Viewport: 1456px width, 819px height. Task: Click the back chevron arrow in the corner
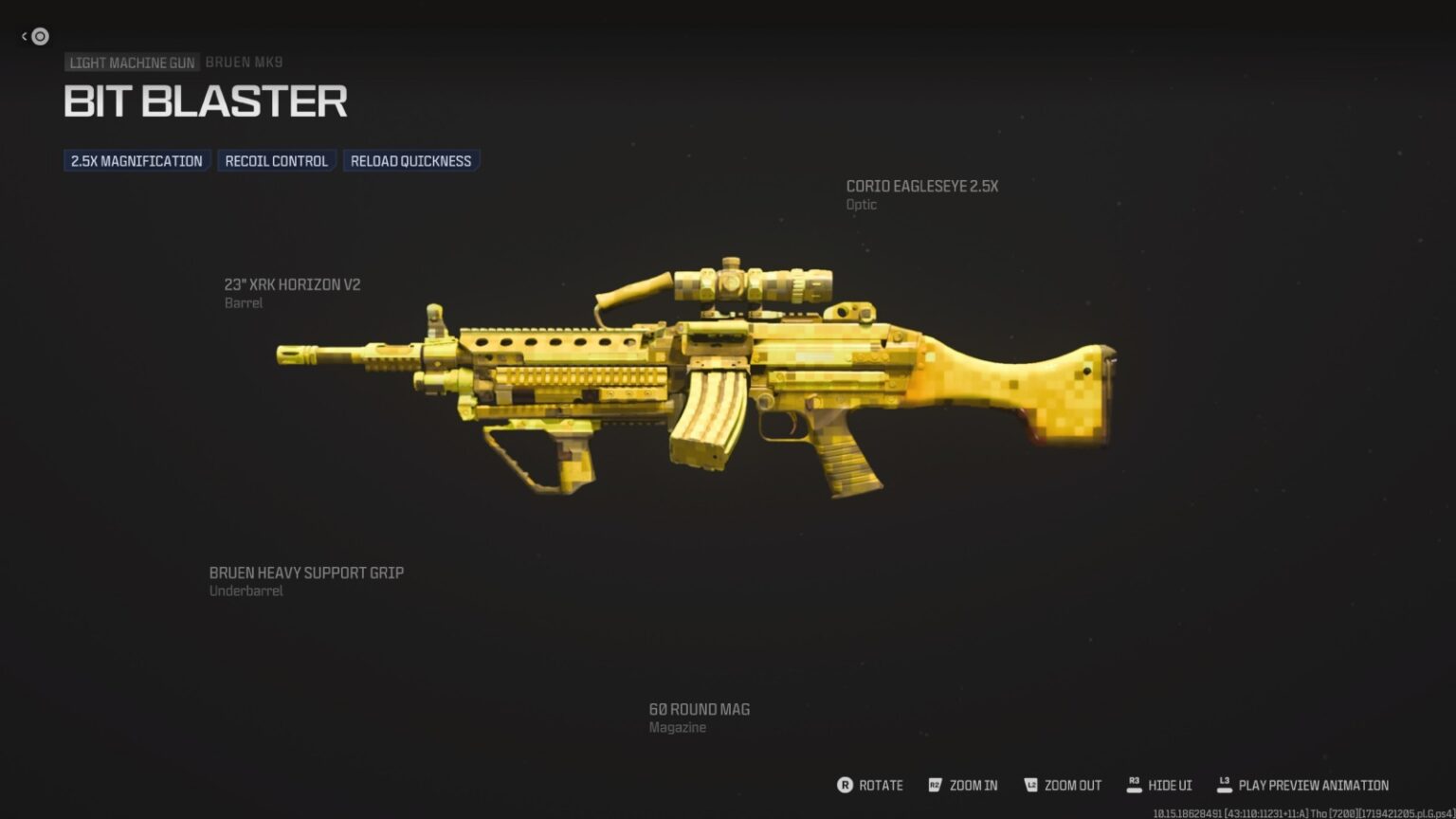pos(23,35)
